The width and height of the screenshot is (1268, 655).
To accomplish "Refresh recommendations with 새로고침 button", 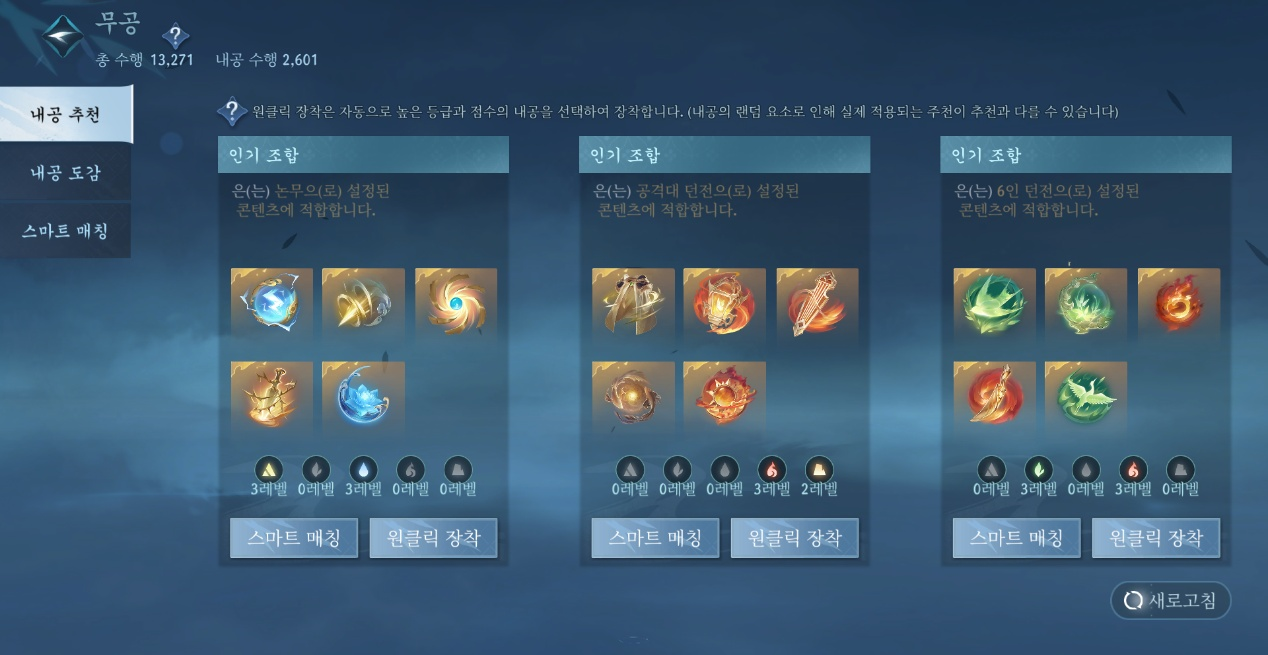I will (1170, 600).
